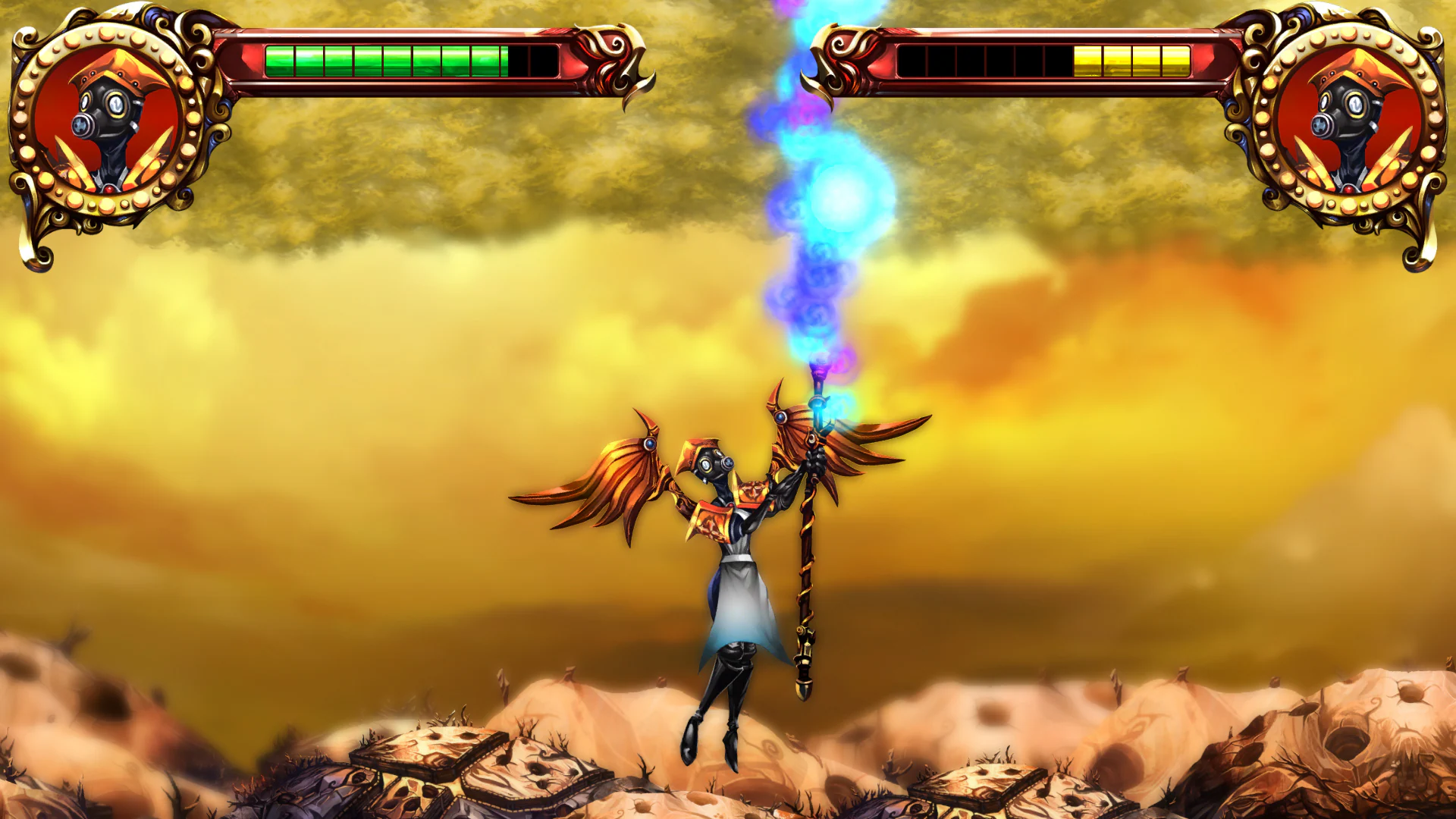Expand the right portrait's decorative gold frame
The width and height of the screenshot is (1456, 819).
(1350, 34)
